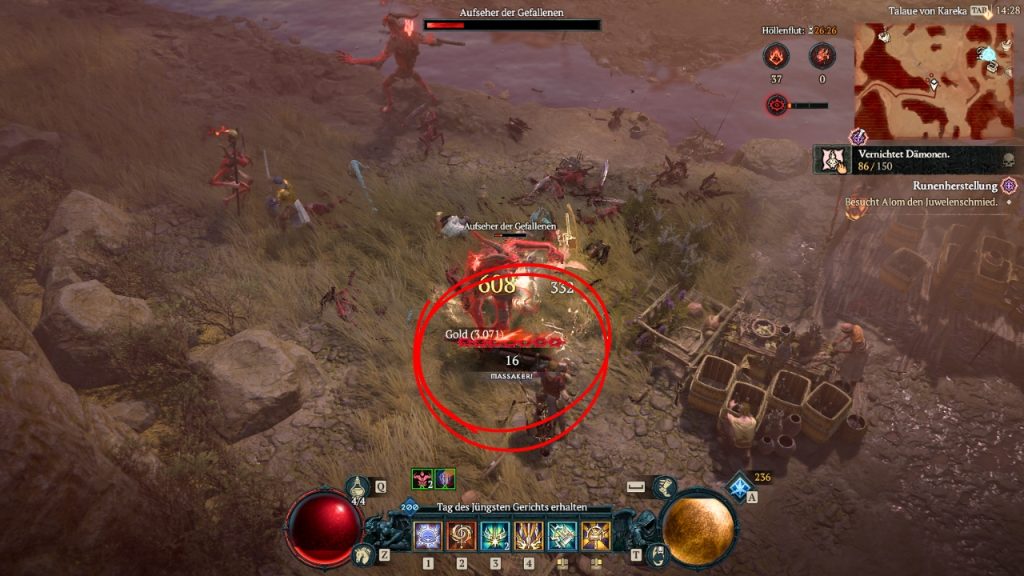
Task: Use the golden shield skill icon
Action: (595, 537)
